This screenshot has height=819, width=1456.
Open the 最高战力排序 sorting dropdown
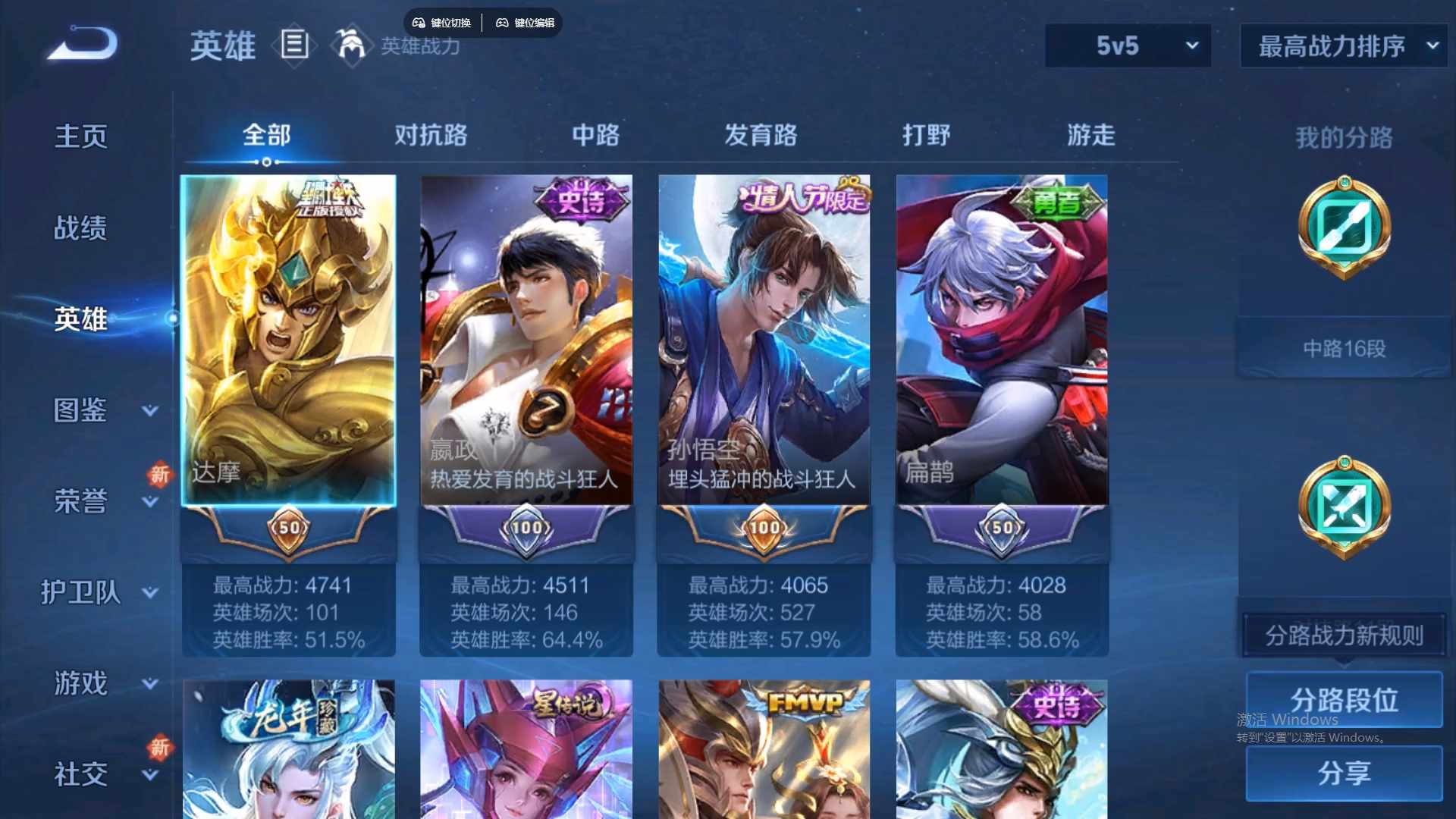[x=1341, y=45]
